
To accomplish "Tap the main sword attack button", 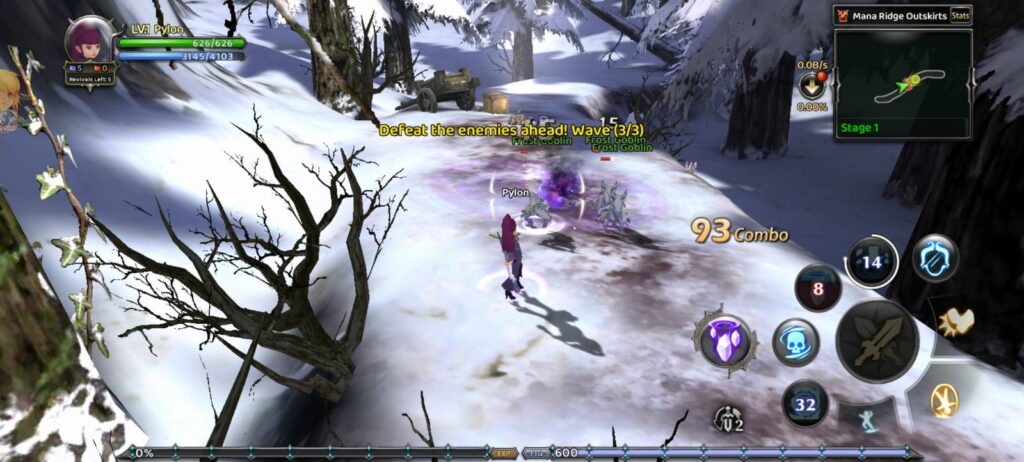I will 877,341.
